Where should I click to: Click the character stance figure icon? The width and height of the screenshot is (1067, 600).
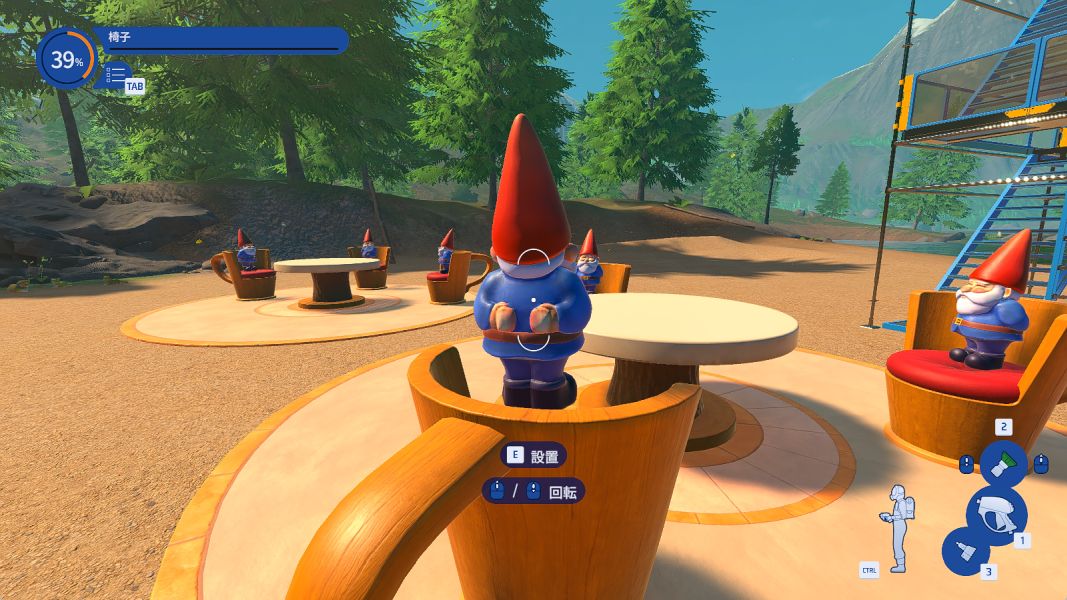tap(896, 527)
